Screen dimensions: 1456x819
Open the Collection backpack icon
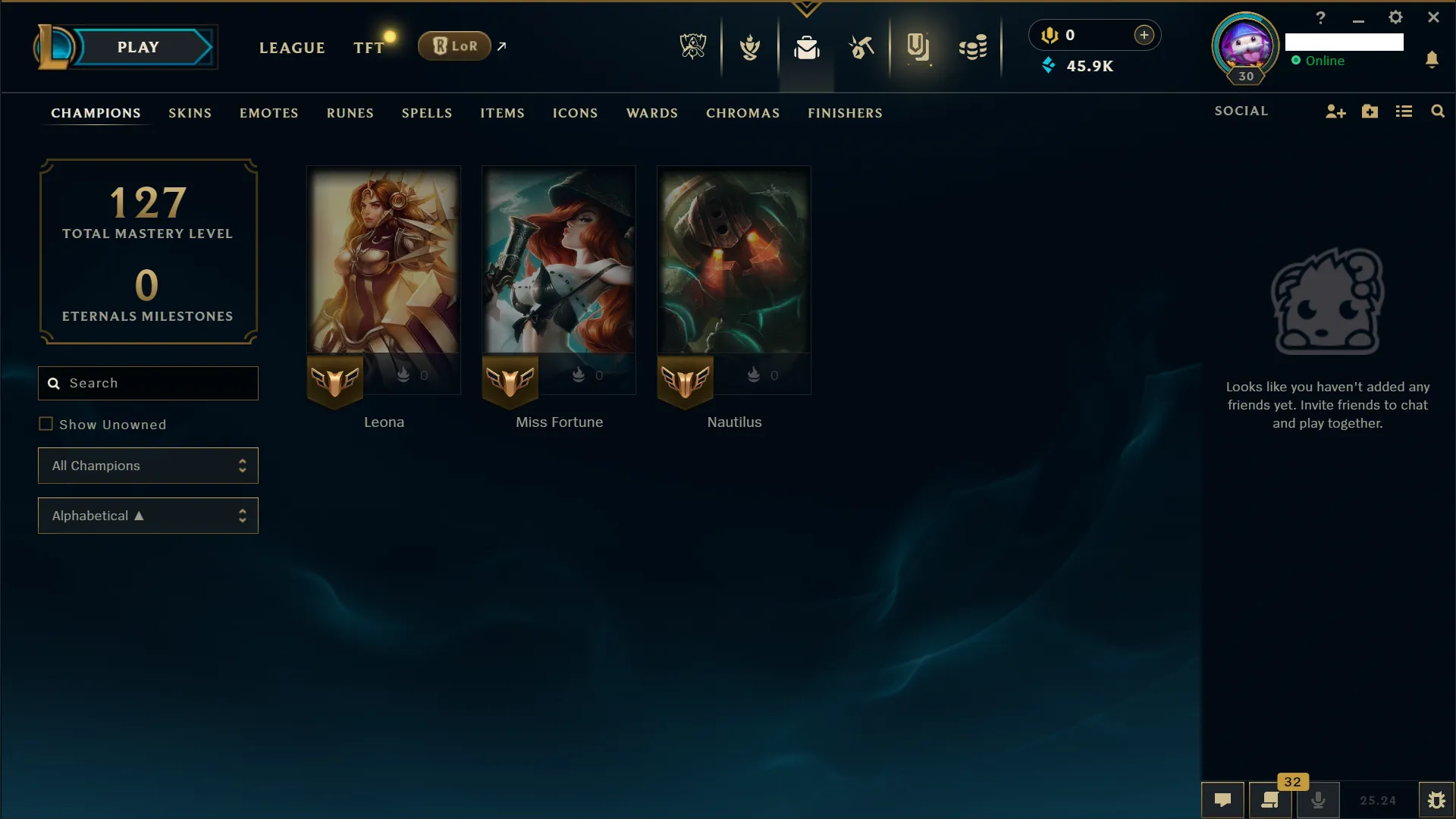(807, 48)
